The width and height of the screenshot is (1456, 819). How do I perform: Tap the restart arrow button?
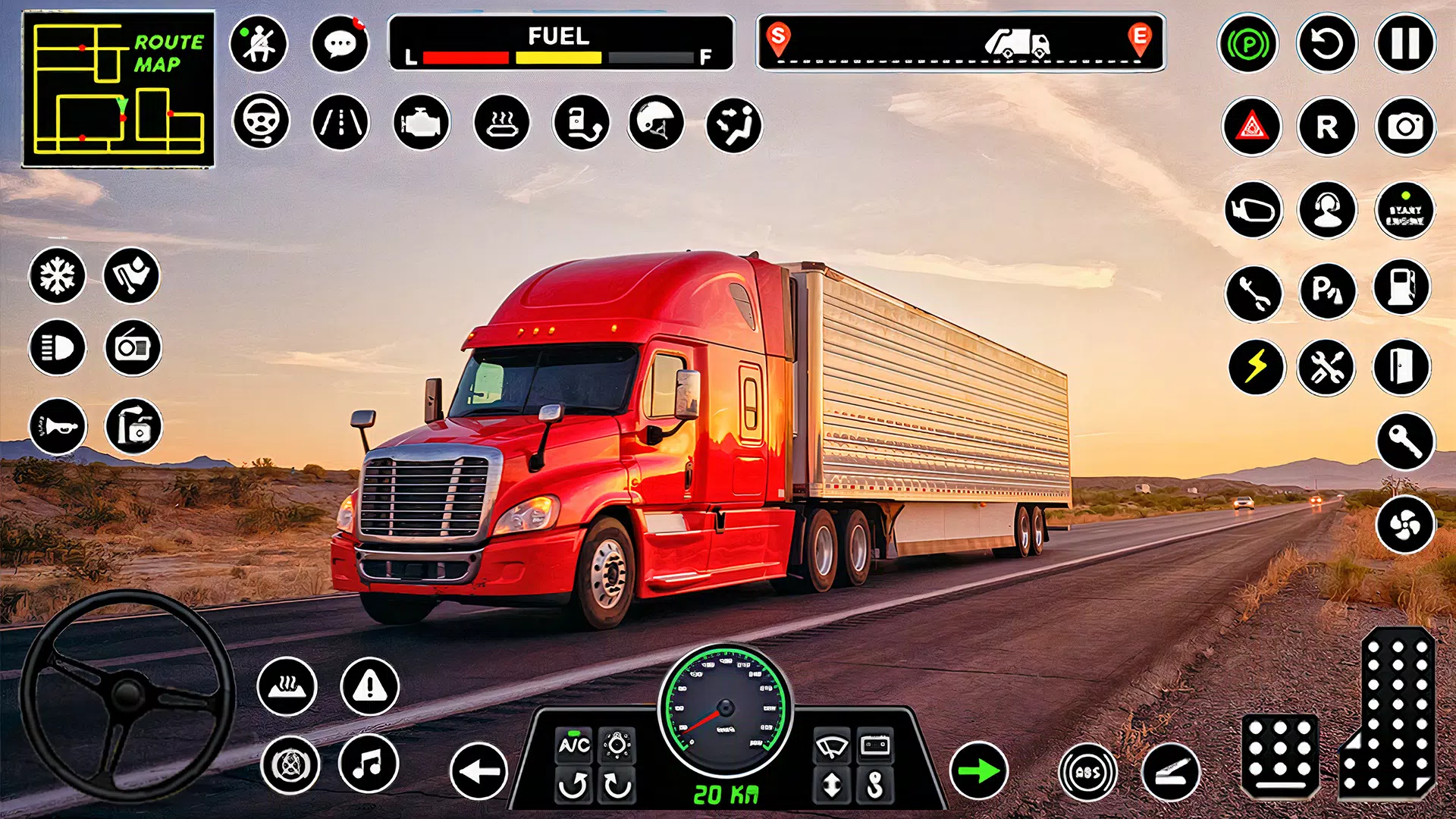(x=1326, y=44)
